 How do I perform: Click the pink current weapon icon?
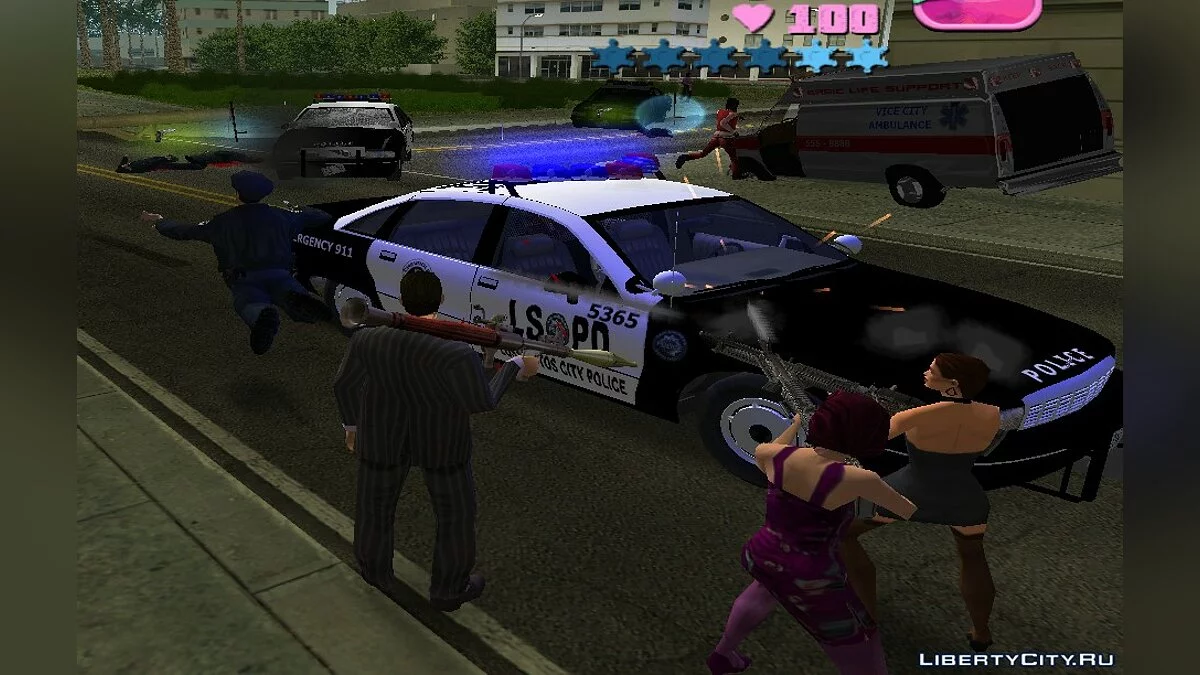click(978, 13)
